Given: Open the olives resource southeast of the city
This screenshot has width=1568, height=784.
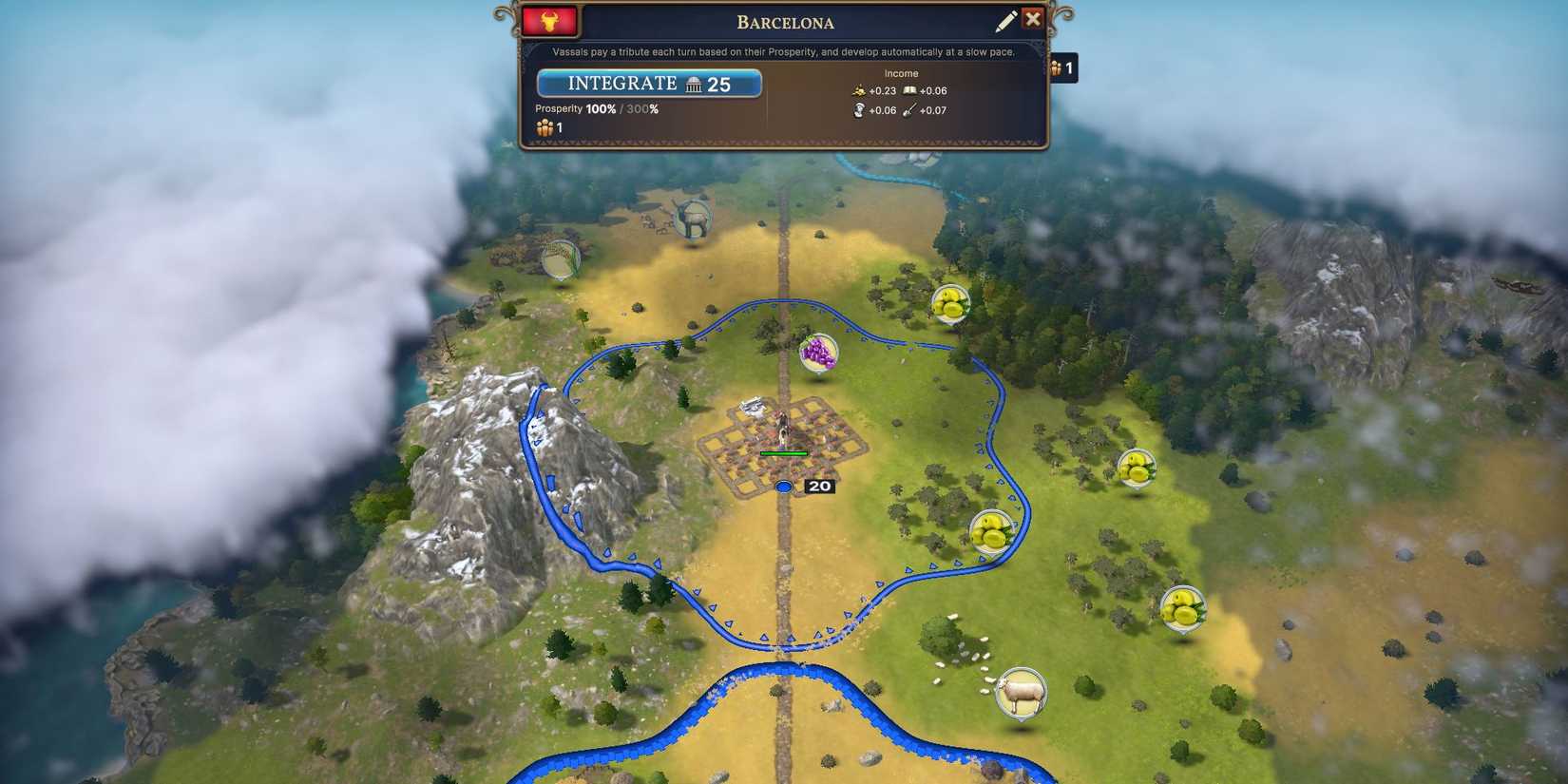Looking at the screenshot, I should [991, 532].
